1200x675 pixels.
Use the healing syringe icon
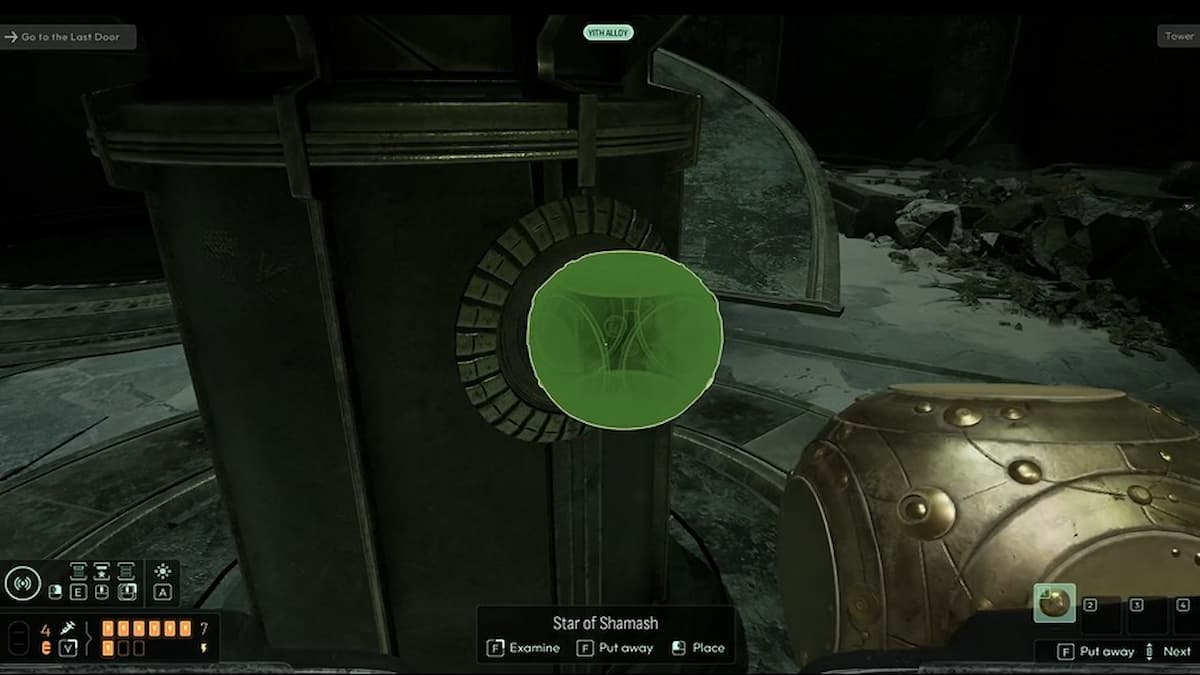[68, 628]
